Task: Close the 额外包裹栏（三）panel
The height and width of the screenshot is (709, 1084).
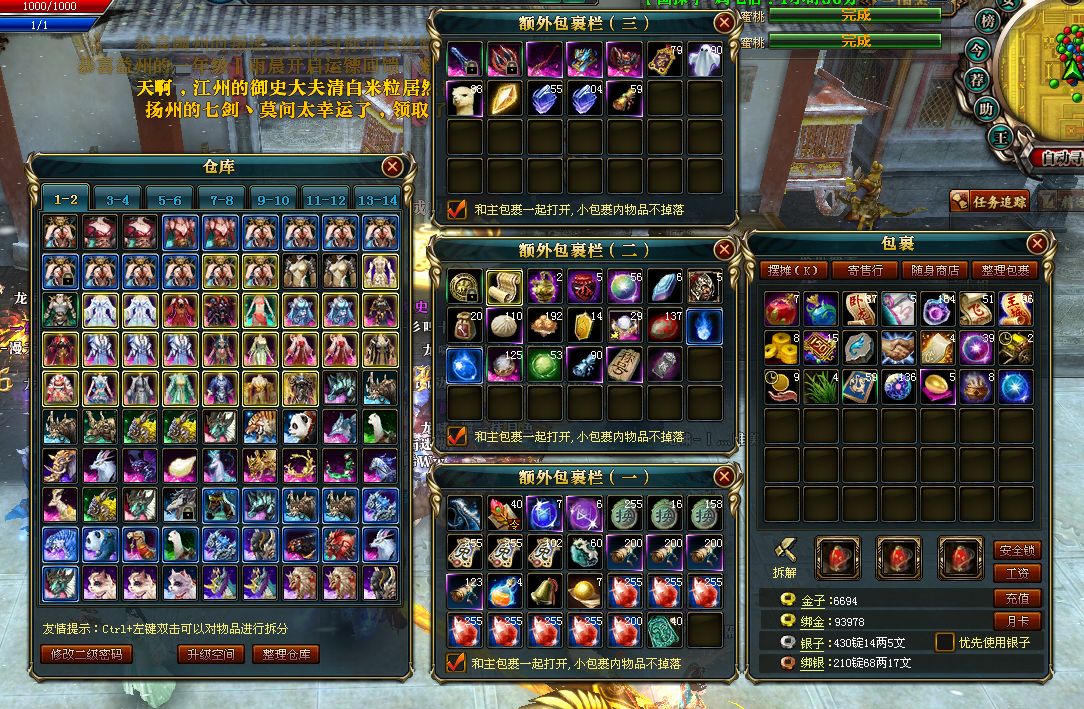Action: pyautogui.click(x=724, y=22)
